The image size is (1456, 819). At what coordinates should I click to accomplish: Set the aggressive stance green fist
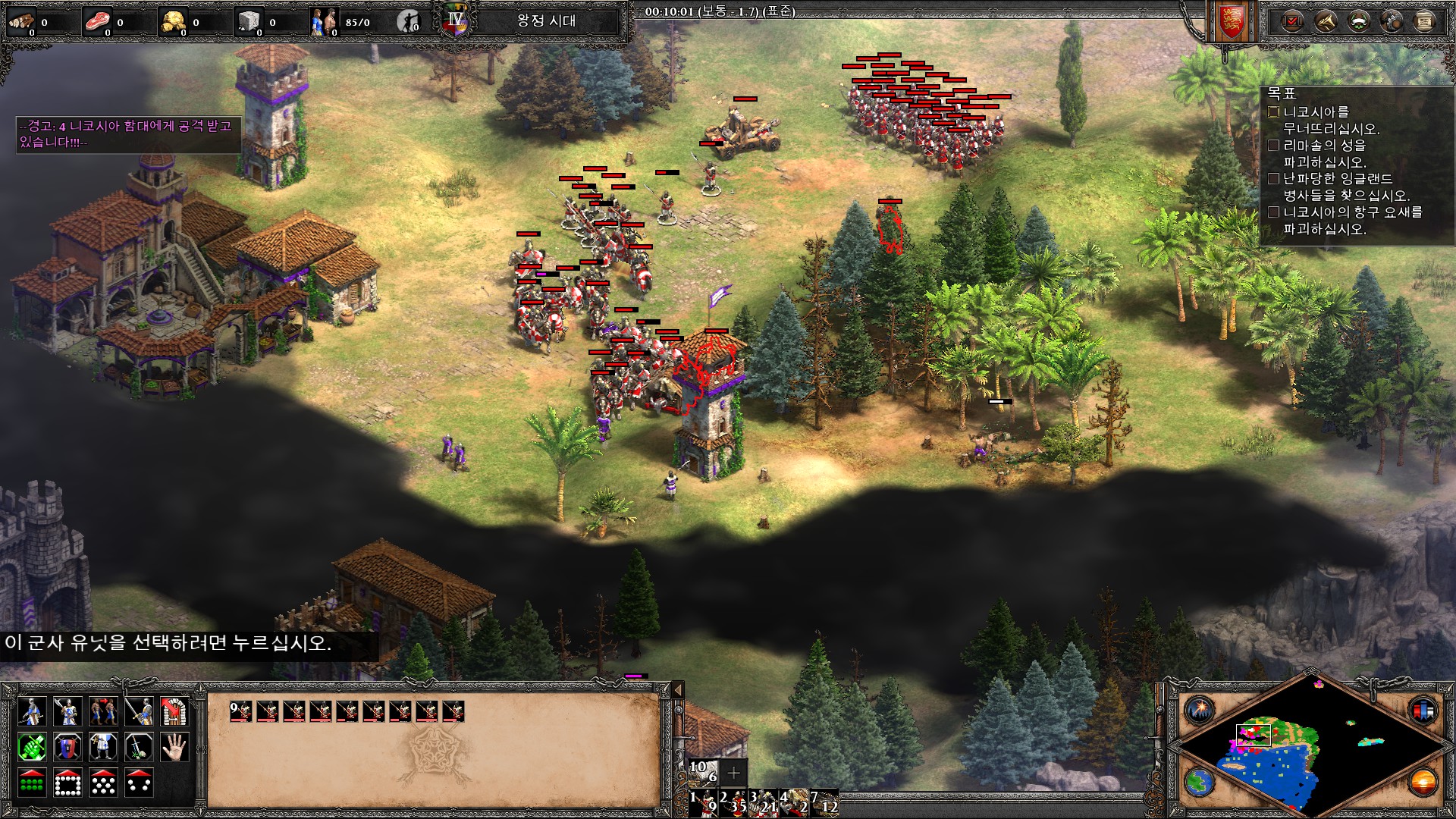(x=32, y=748)
